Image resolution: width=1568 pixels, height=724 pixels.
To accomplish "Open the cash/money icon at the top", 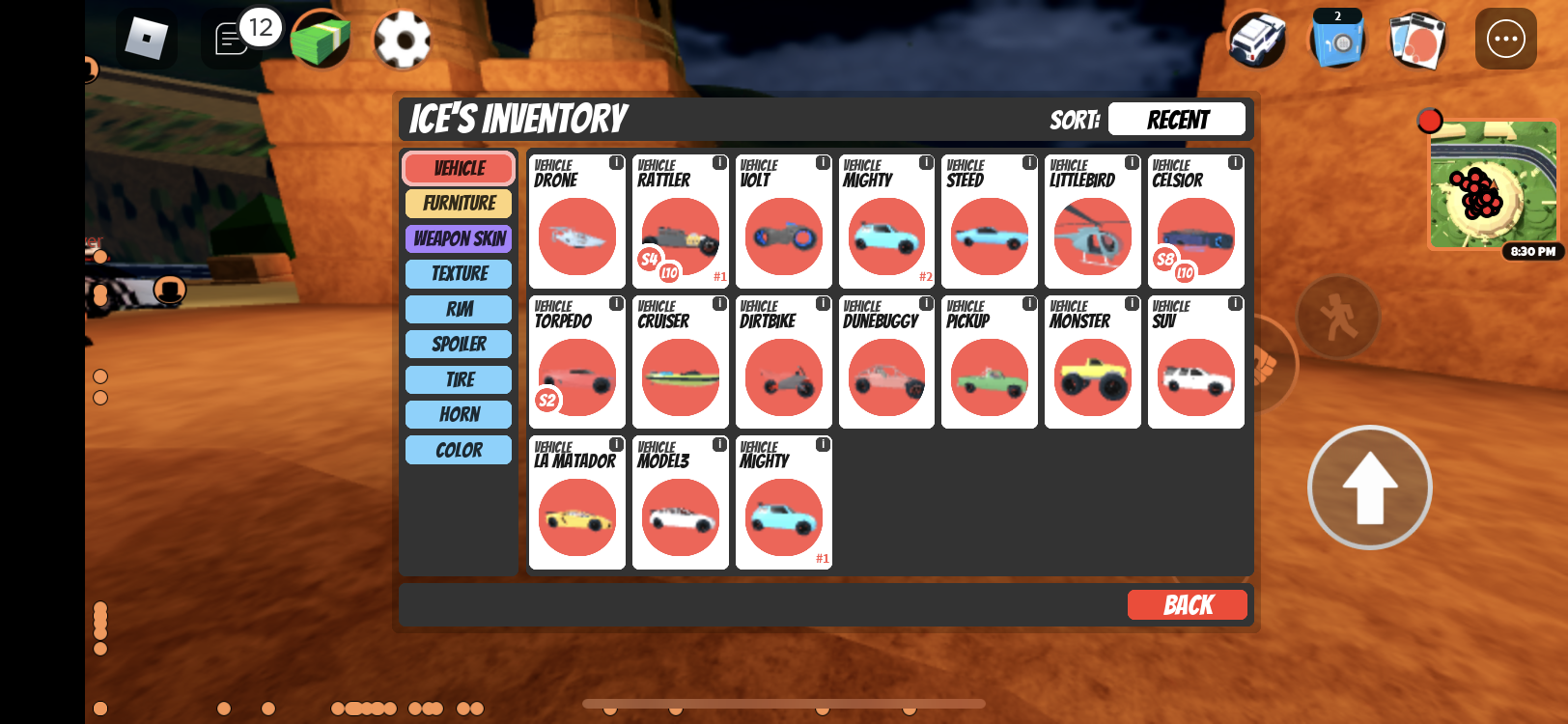I will click(322, 39).
